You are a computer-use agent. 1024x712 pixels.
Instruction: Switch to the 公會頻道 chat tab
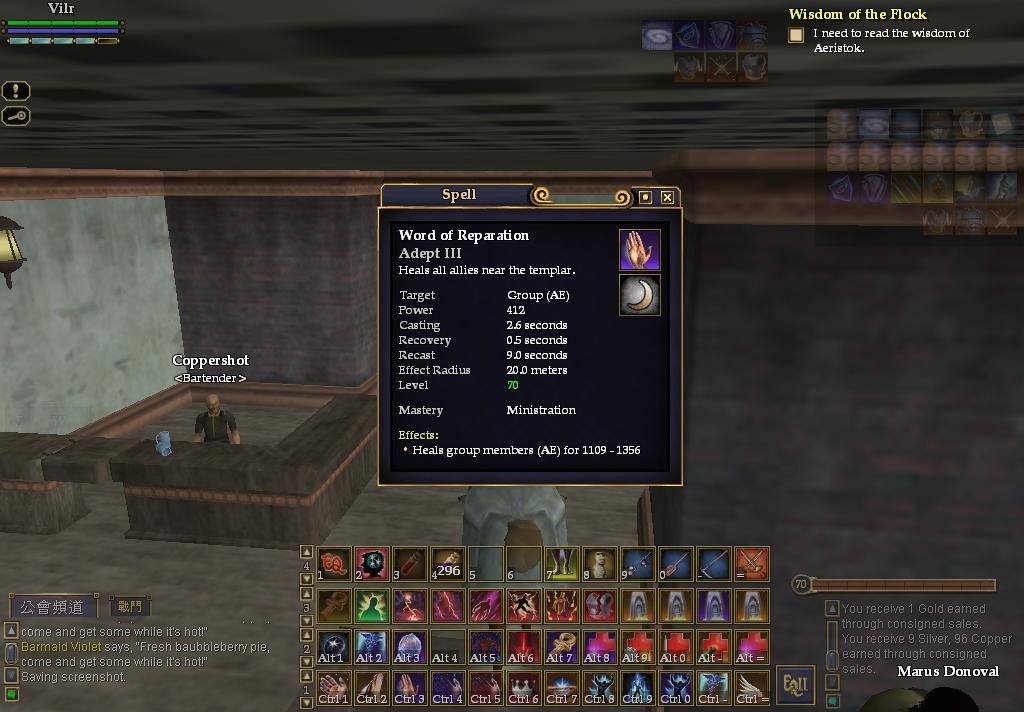[x=55, y=607]
